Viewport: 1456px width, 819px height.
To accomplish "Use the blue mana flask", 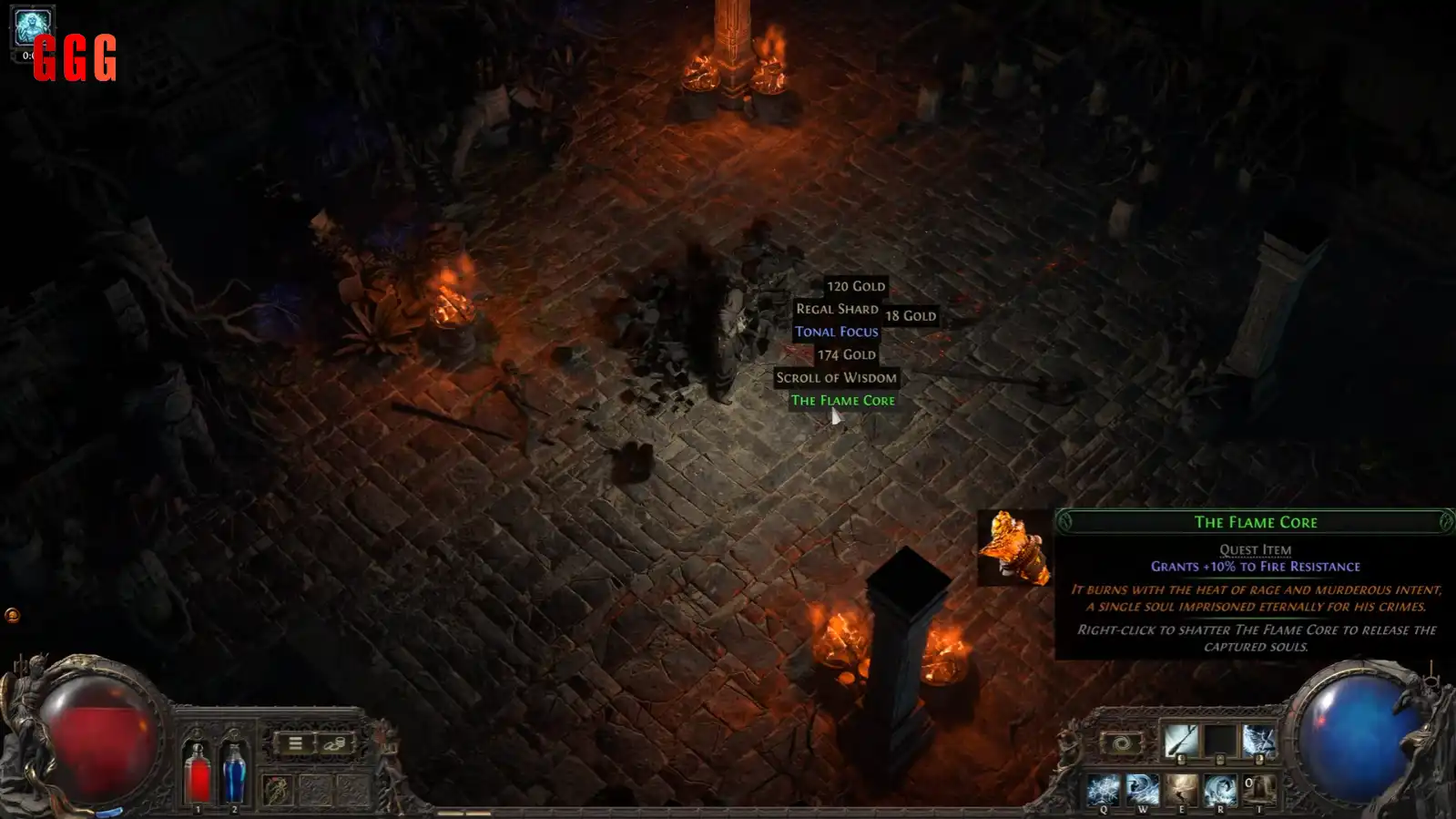I will click(x=234, y=773).
